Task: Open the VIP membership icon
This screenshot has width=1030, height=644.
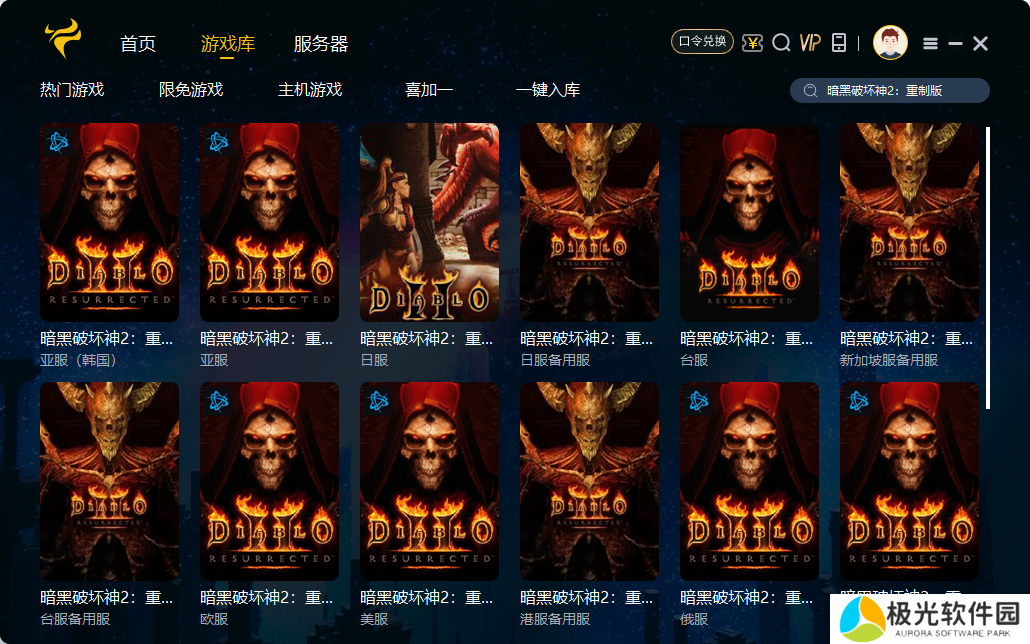Action: [x=810, y=42]
